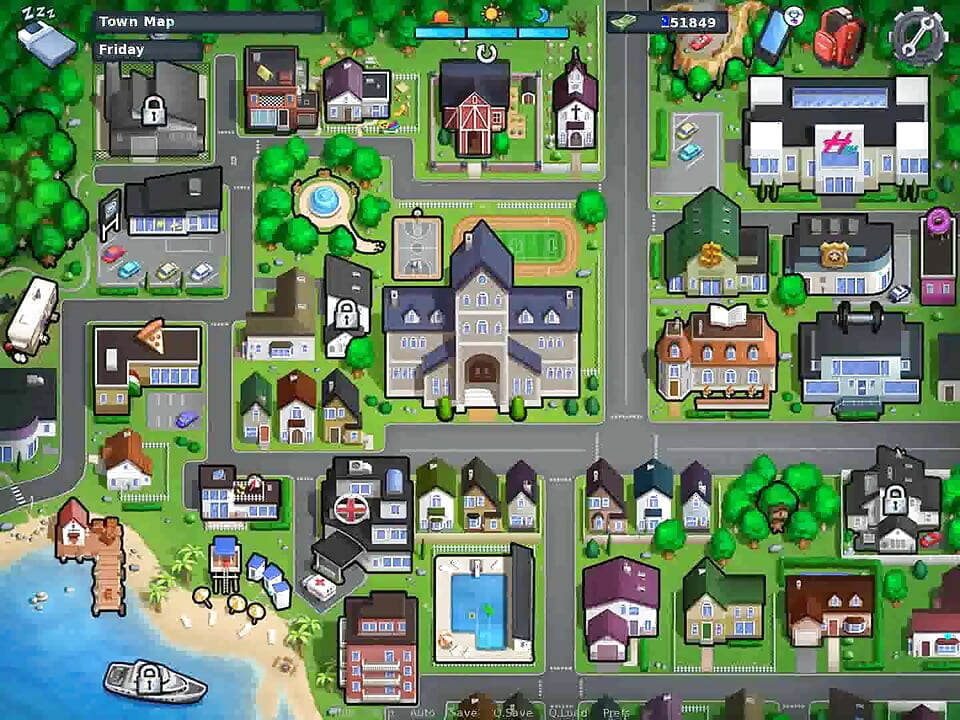
Task: Enter the bank with the dollar sign
Action: [714, 250]
